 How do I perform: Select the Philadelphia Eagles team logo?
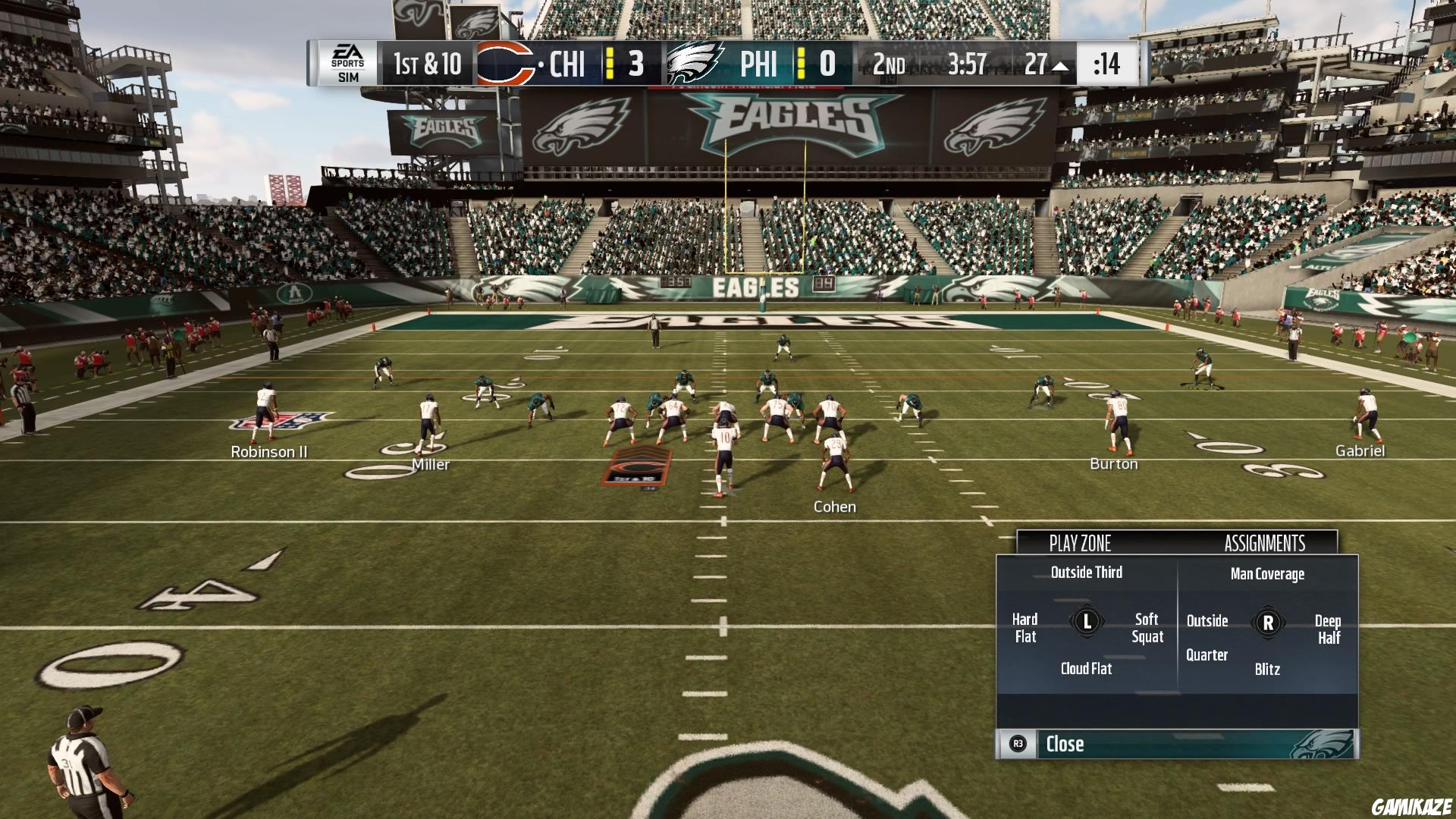pos(696,64)
